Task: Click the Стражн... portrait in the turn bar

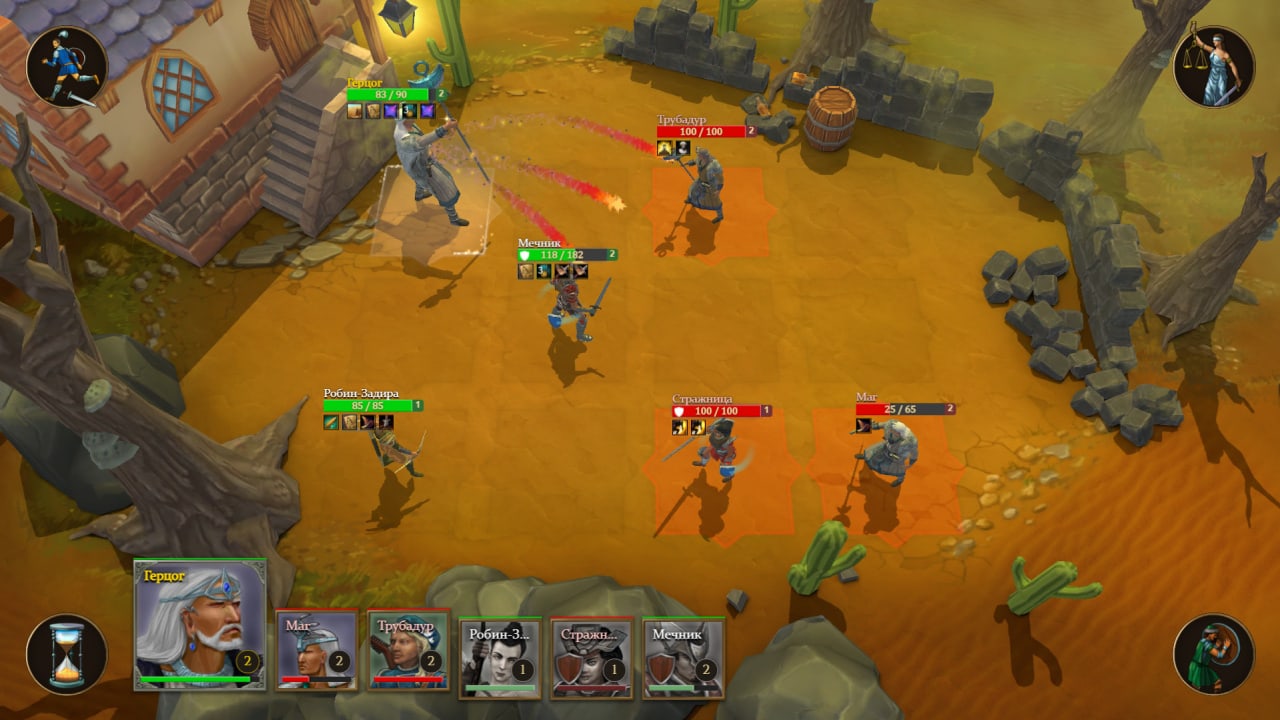Action: (592, 657)
